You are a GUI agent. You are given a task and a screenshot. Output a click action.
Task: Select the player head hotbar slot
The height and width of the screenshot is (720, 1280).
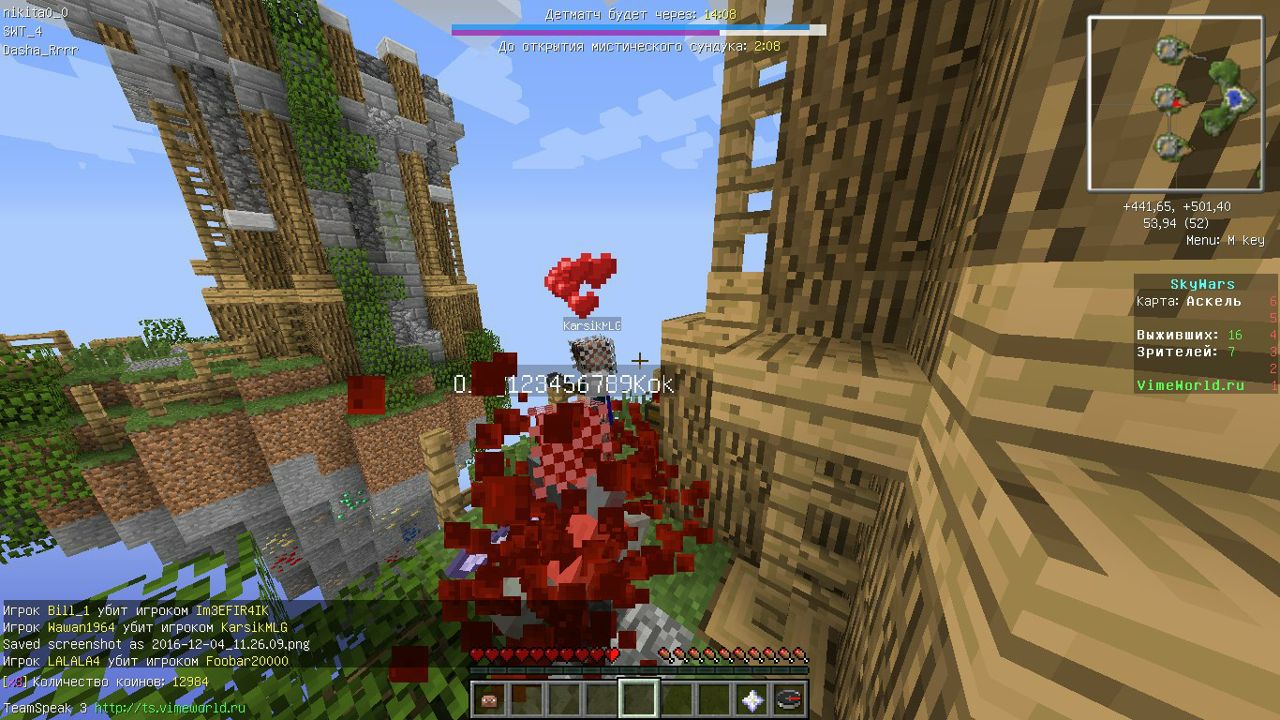[x=490, y=699]
